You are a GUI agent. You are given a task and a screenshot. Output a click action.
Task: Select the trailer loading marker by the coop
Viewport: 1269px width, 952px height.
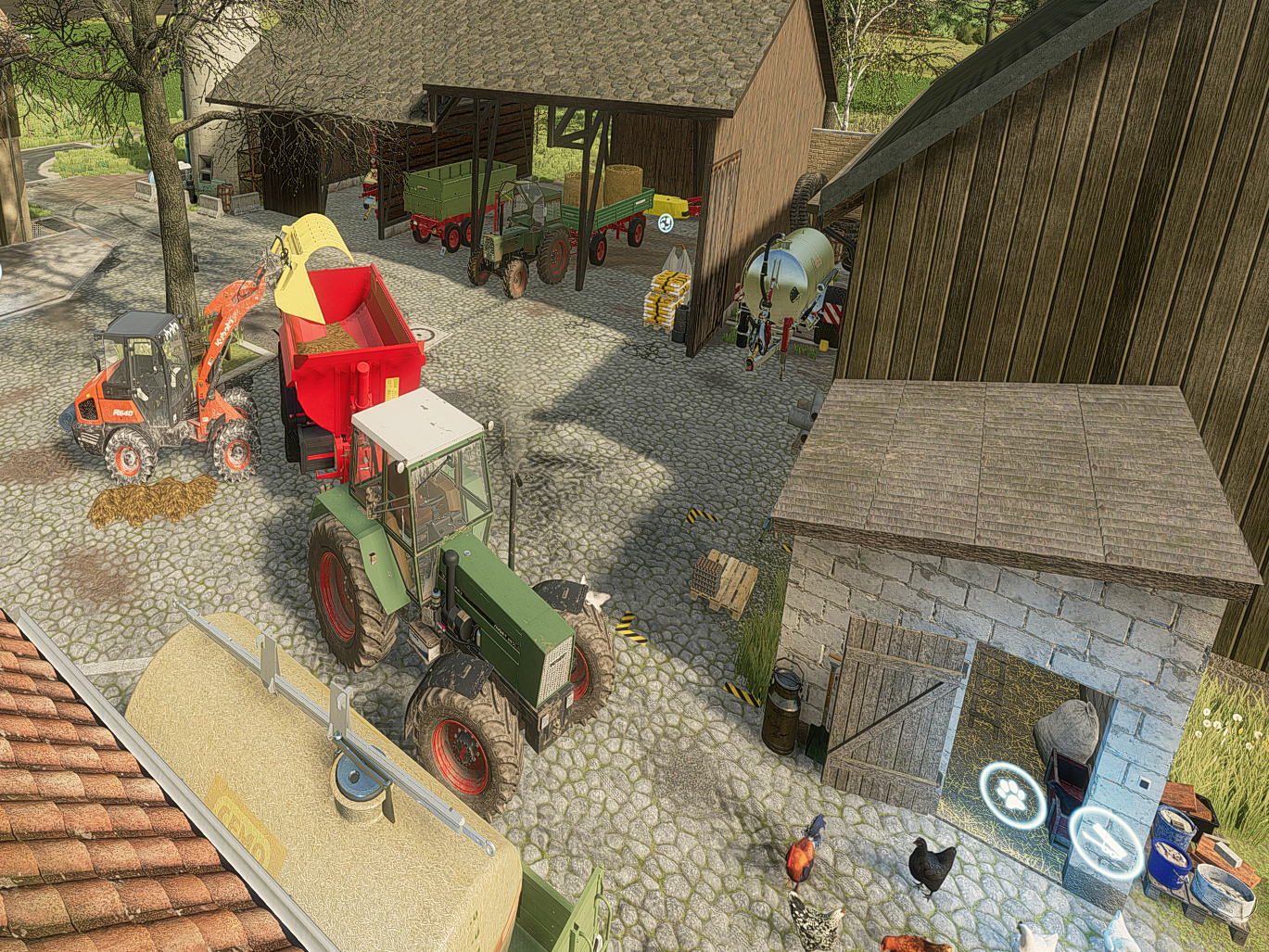(x=1104, y=842)
